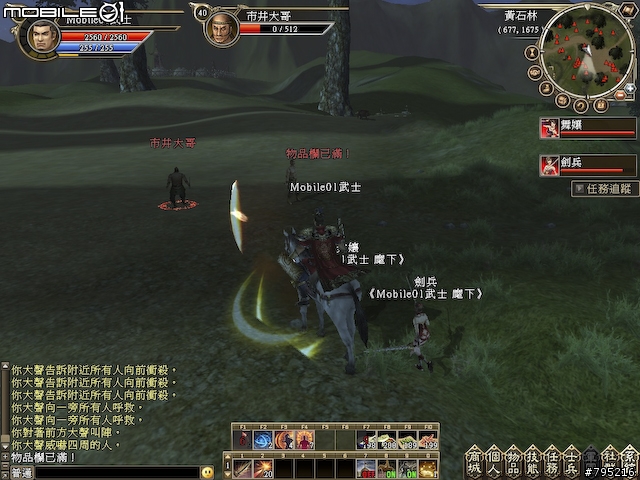The width and height of the screenshot is (640, 480).
Task: Select the 市井大哥 target portrait
Action: point(221,28)
